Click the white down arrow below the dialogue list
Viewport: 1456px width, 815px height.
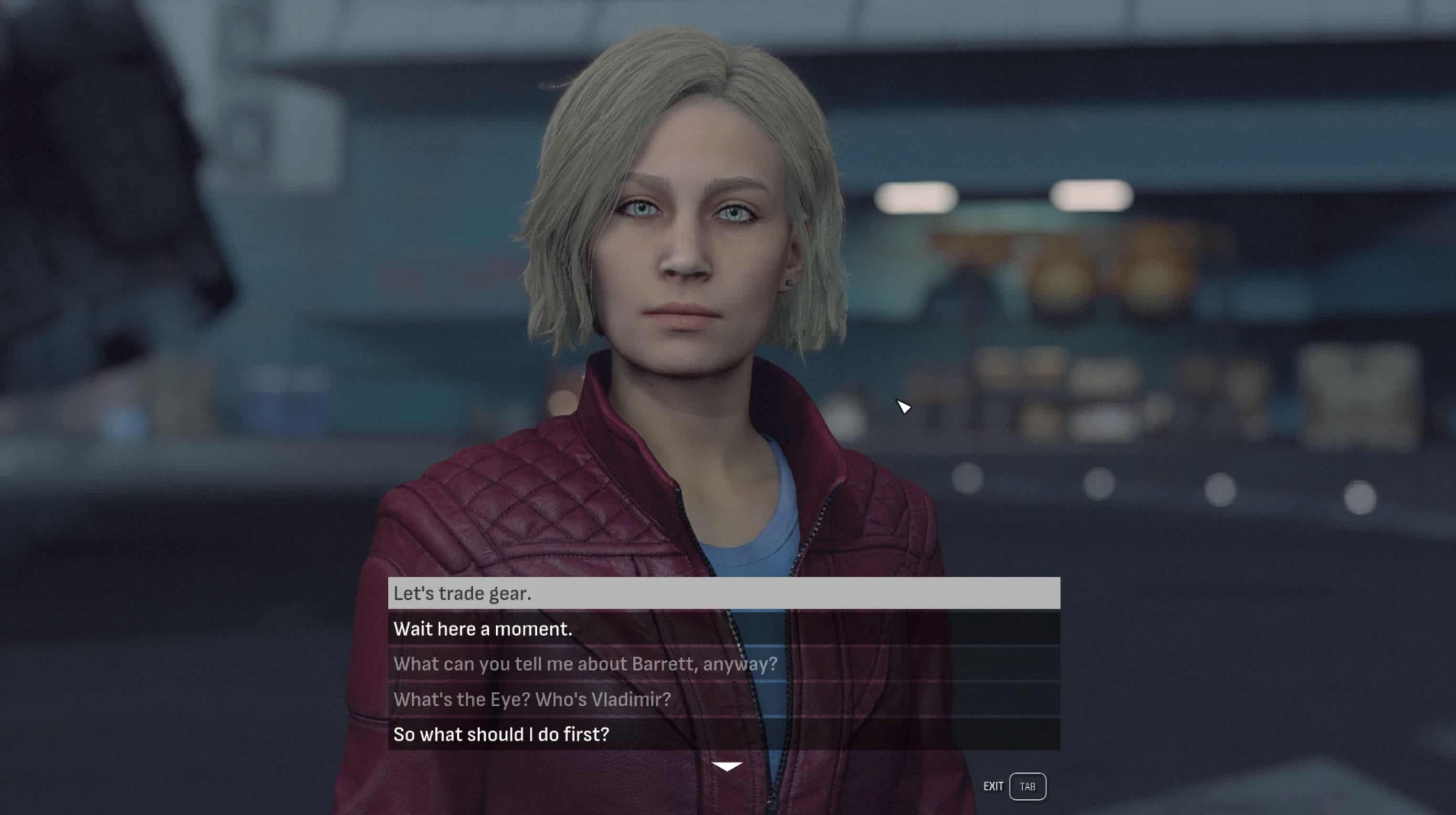pos(727,766)
